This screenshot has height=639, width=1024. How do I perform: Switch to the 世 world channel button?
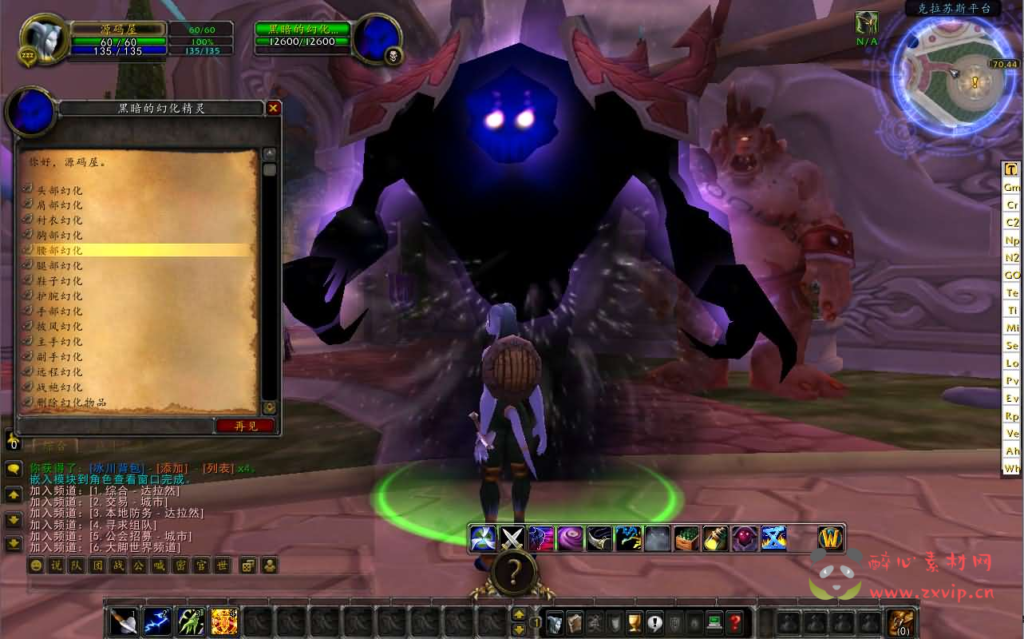pyautogui.click(x=223, y=566)
